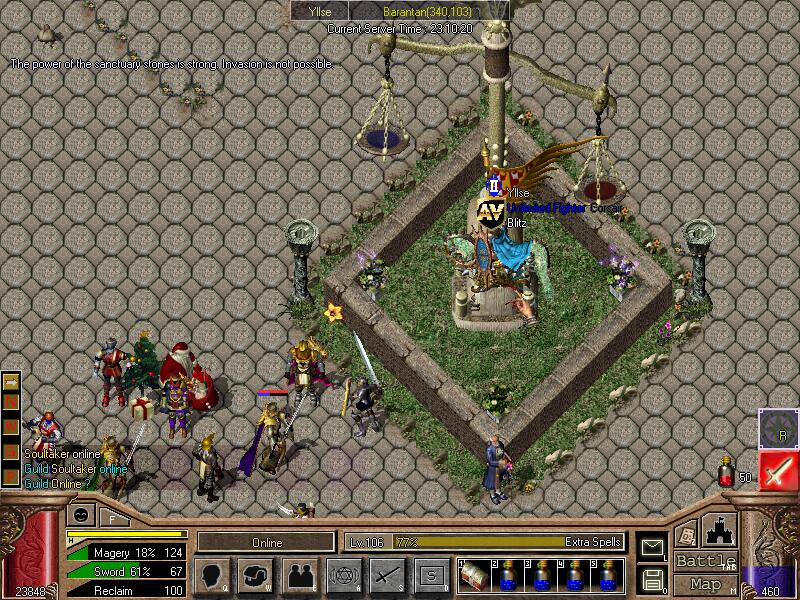Select the treasure chest in hotbar slot 1
800x600 pixels.
[474, 575]
